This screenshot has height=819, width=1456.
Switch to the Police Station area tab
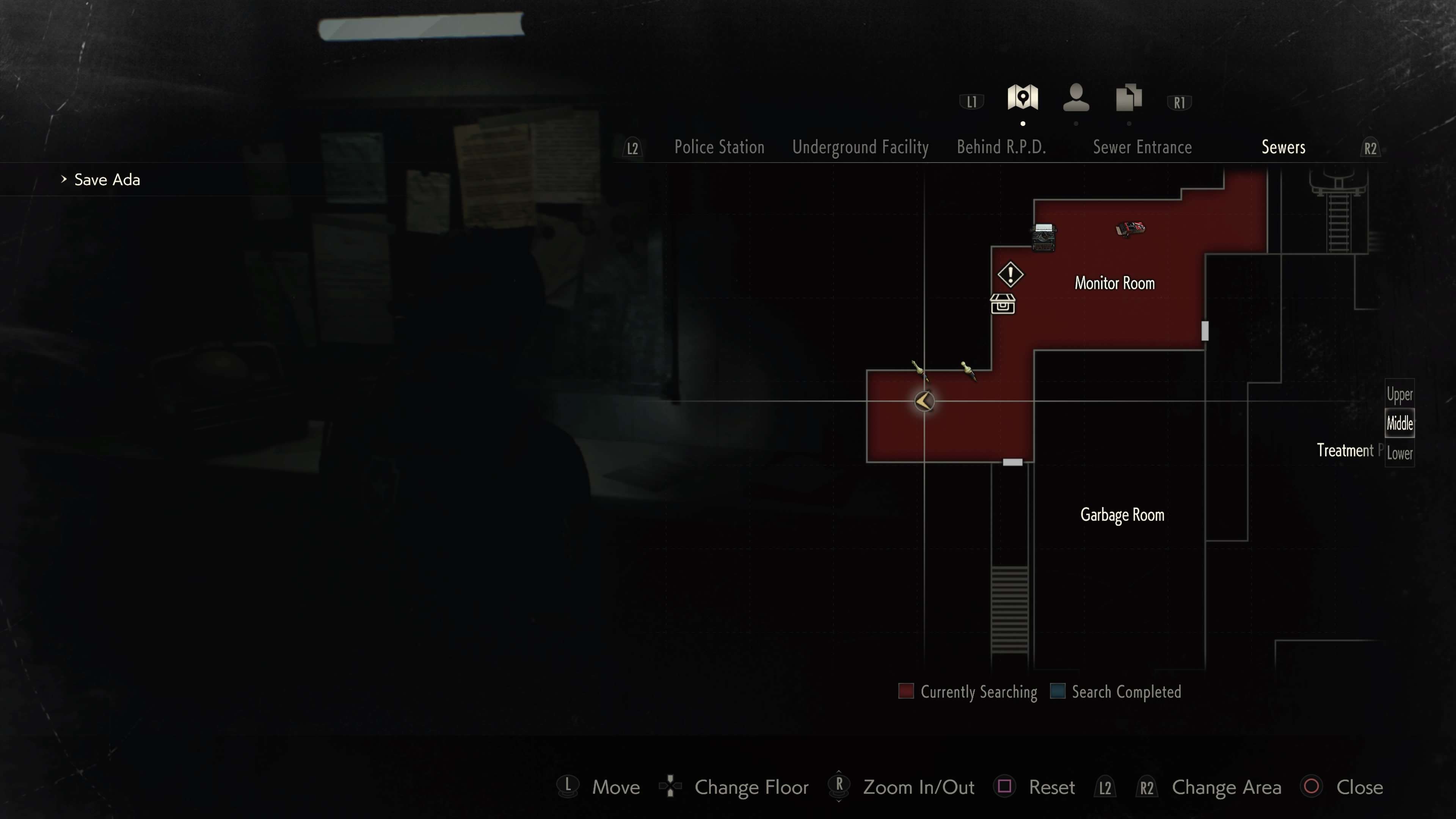click(719, 147)
